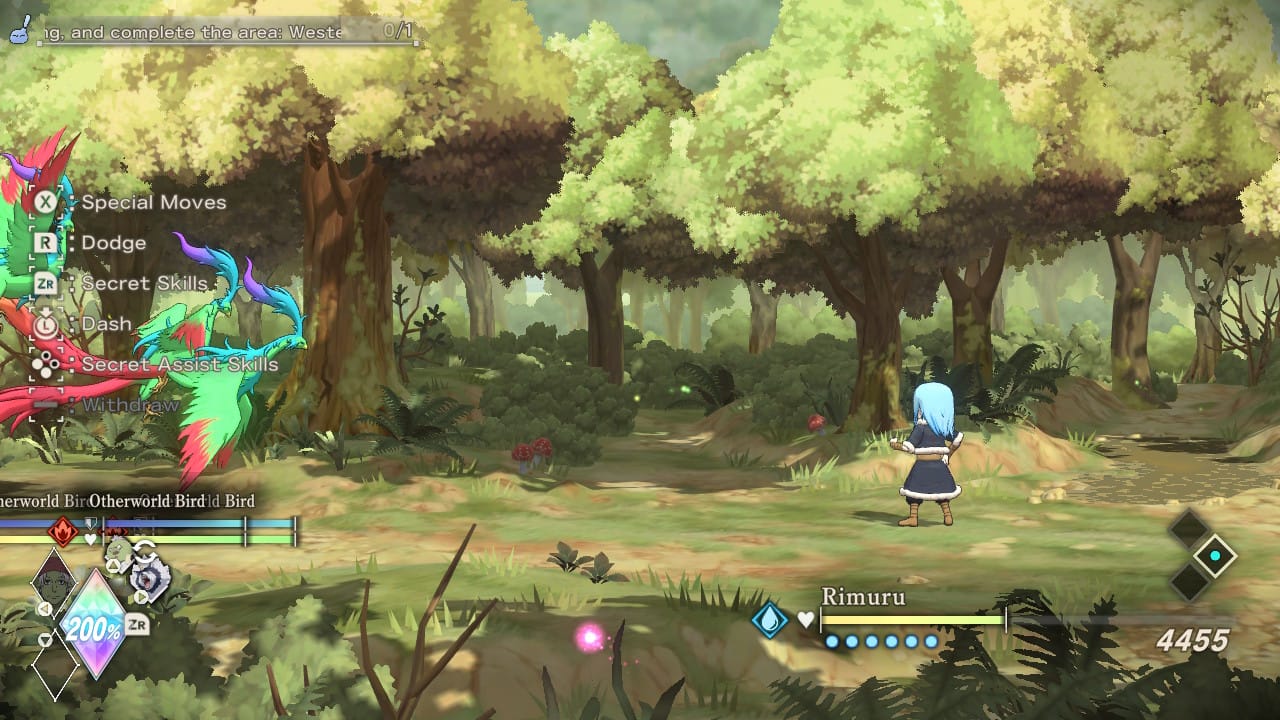Viewport: 1280px width, 720px height.
Task: Select the white wolf assist icon
Action: pos(152,580)
